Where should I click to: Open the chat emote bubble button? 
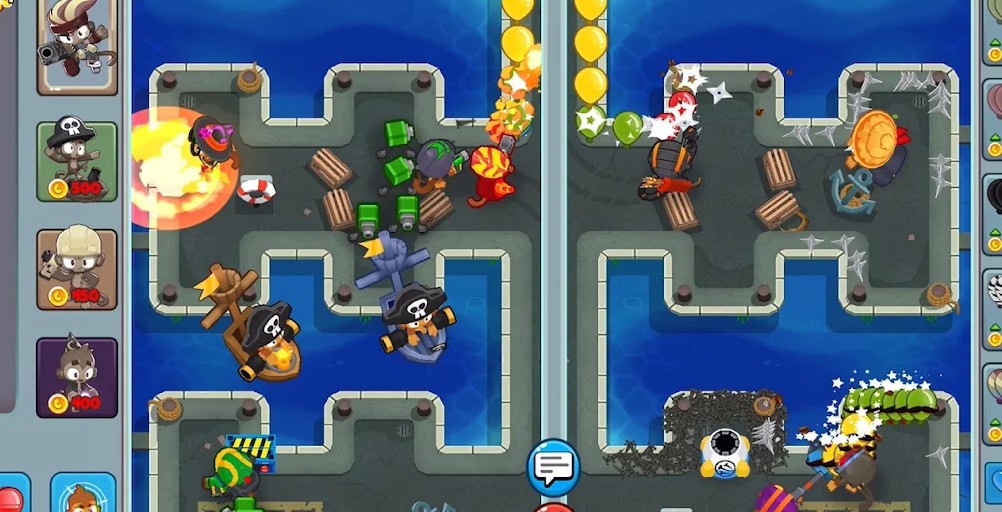click(553, 466)
